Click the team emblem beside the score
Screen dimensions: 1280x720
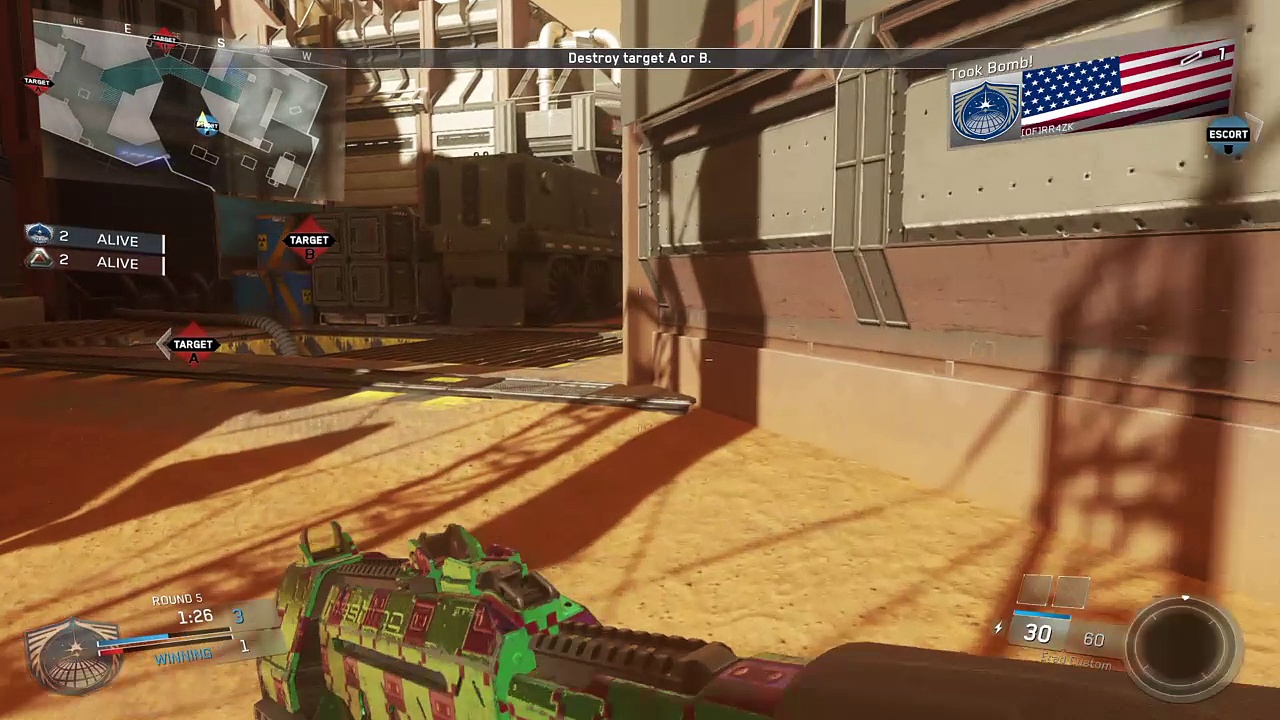[x=73, y=652]
